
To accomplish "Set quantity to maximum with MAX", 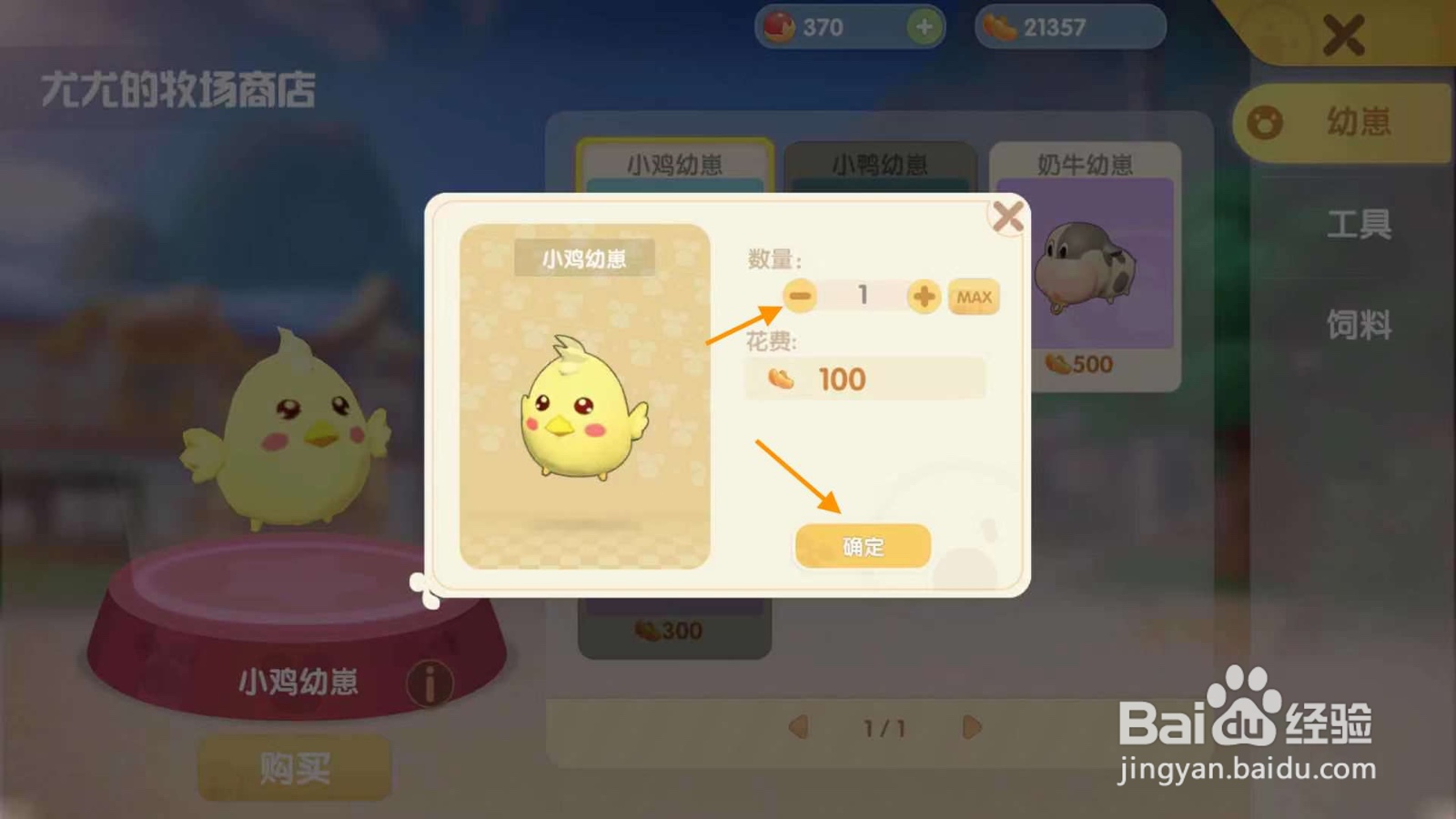I will 973,296.
